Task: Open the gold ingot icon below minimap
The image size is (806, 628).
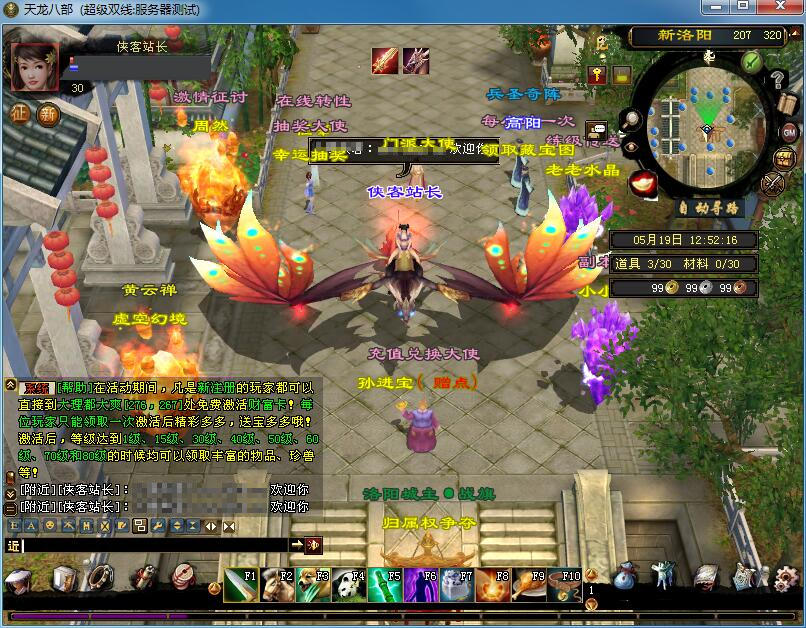Action: tap(642, 181)
